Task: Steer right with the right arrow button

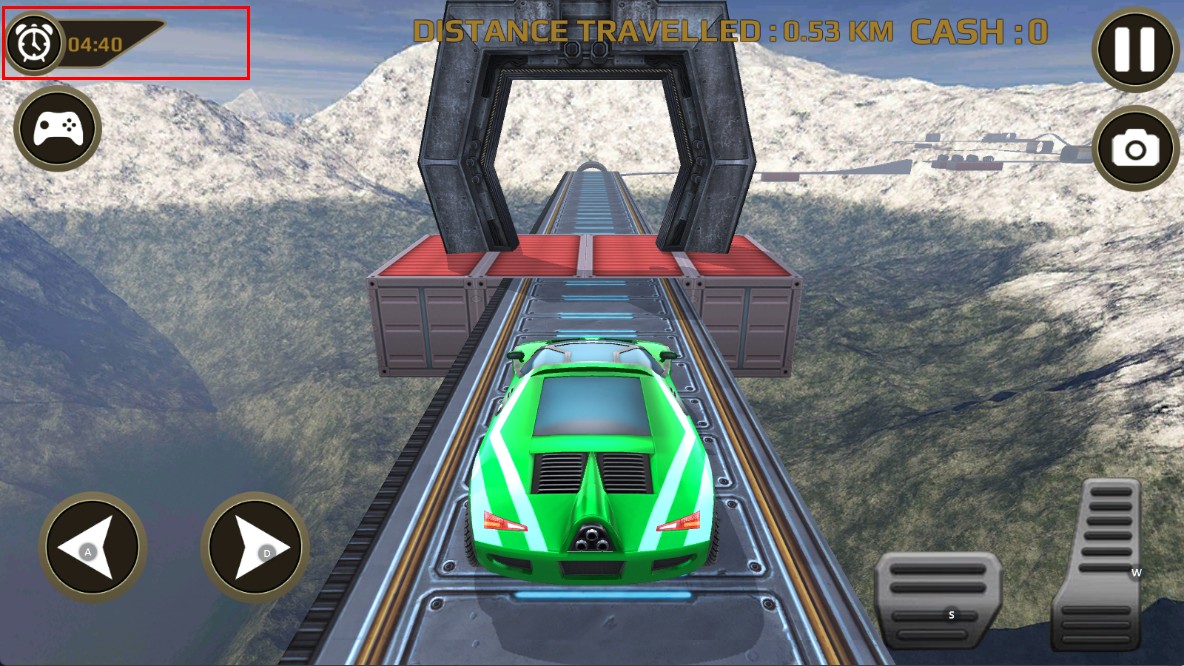Action: (x=255, y=547)
